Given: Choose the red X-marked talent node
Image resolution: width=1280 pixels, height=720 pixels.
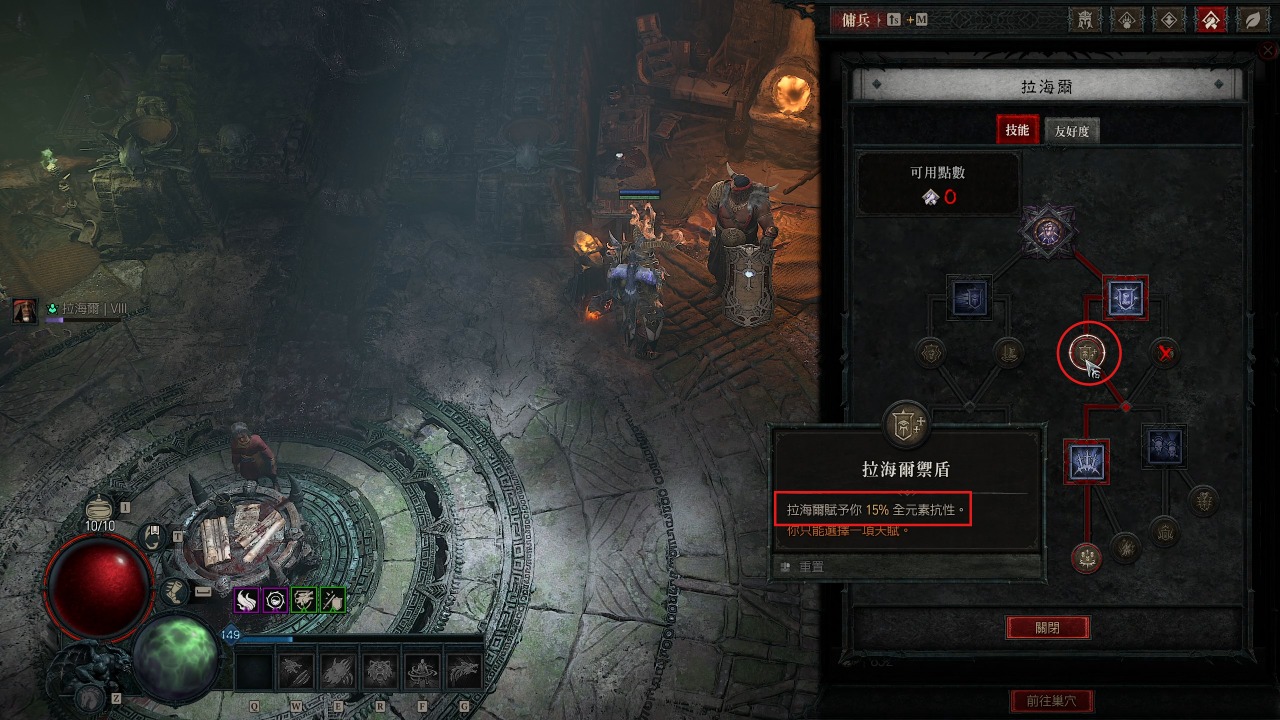Looking at the screenshot, I should [1164, 352].
